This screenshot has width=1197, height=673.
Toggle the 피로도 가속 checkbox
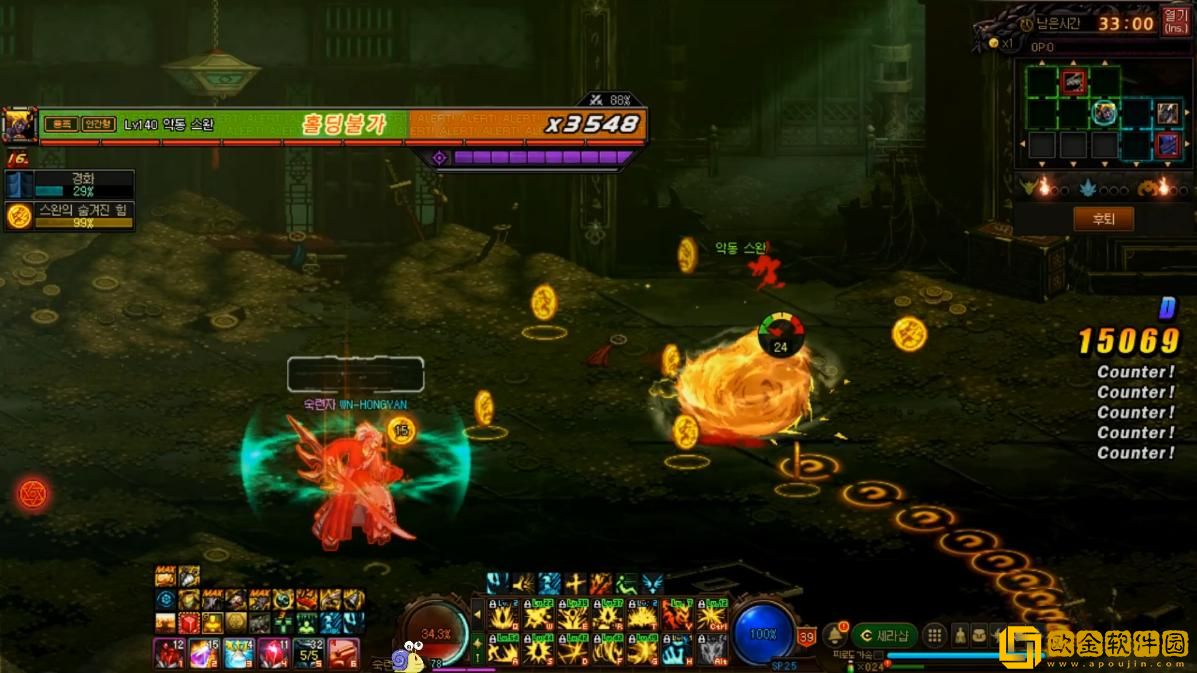pos(877,655)
